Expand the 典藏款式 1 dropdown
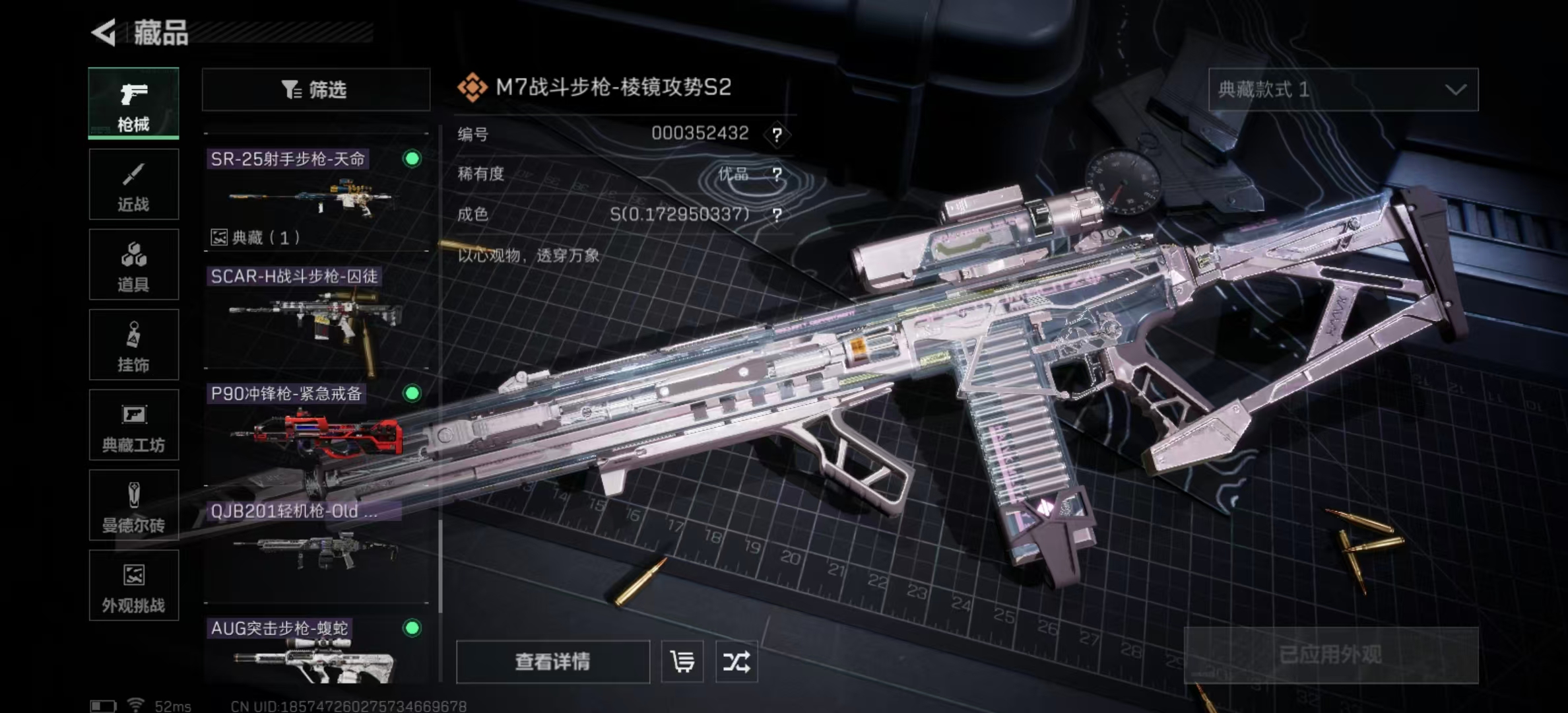 tap(1343, 89)
